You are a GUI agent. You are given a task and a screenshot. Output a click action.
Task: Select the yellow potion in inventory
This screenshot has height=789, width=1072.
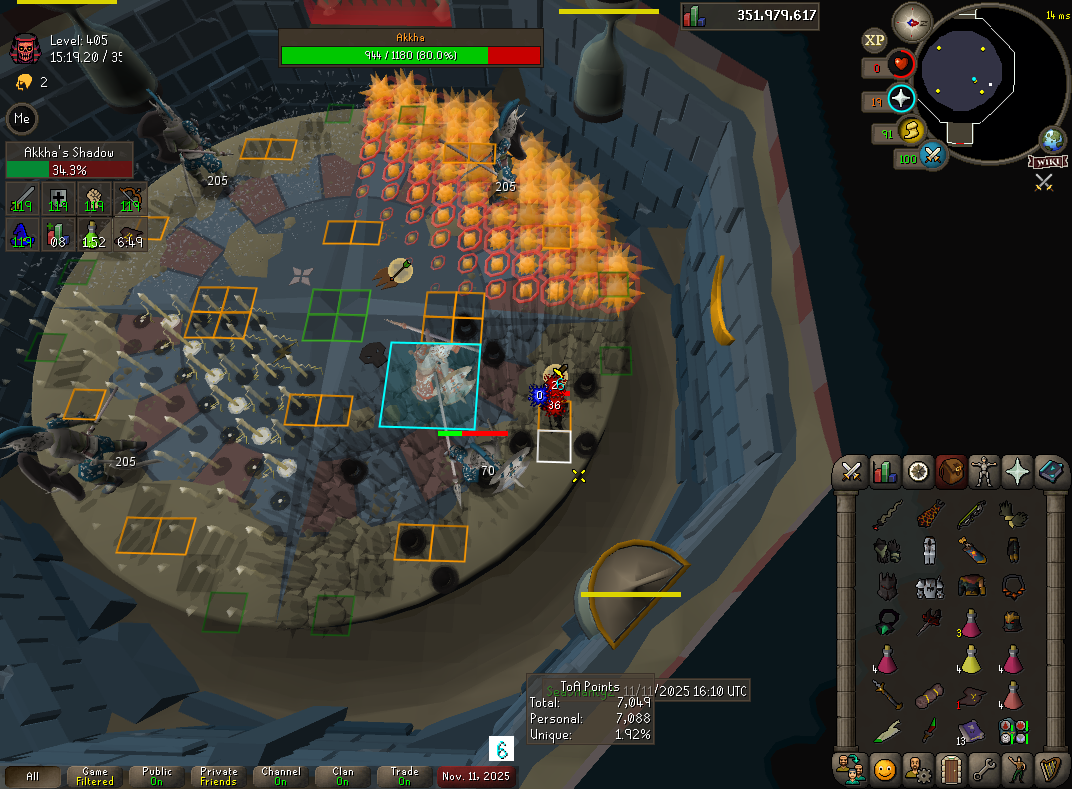point(970,659)
